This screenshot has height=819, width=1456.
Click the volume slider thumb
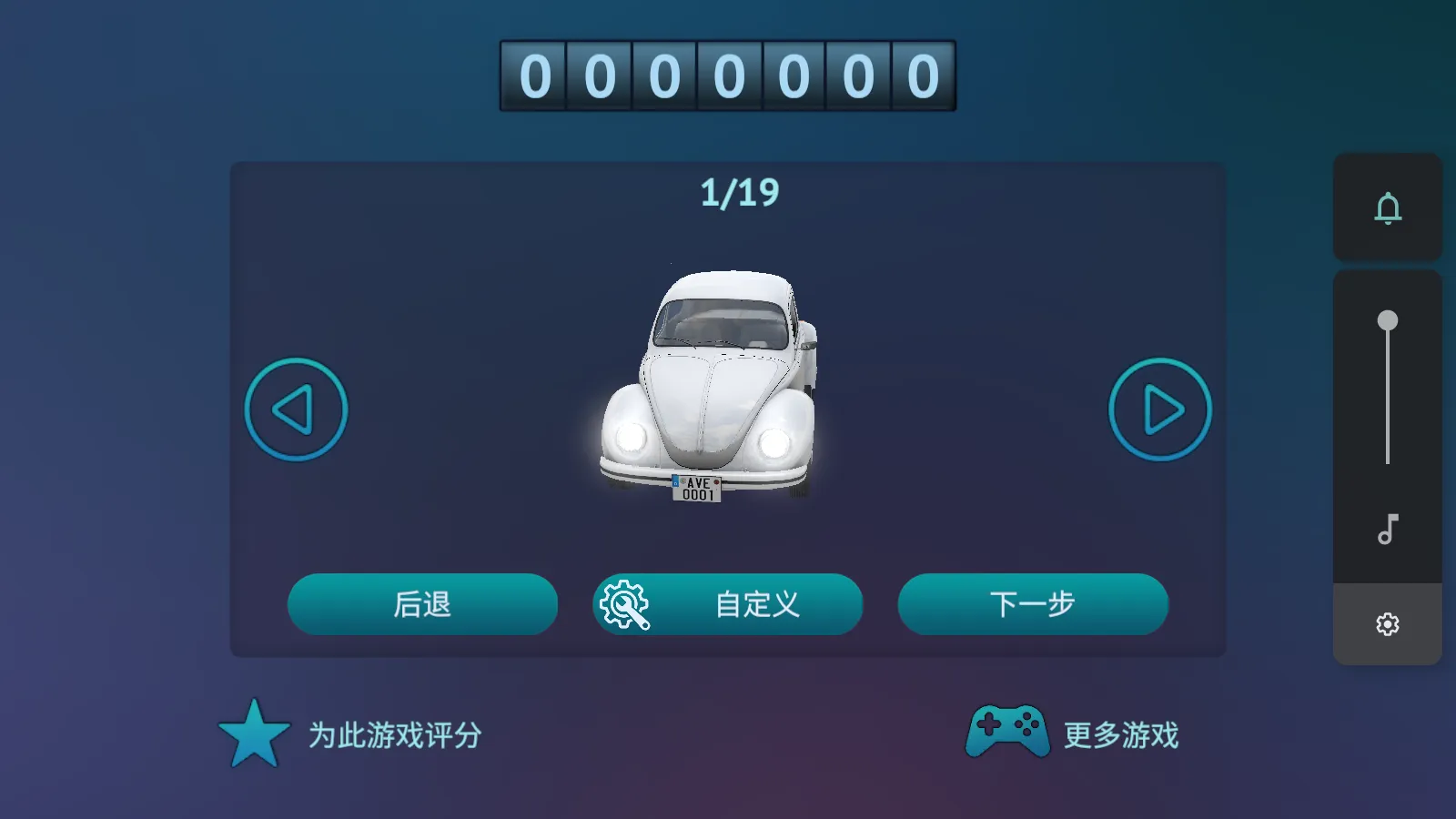click(1387, 318)
